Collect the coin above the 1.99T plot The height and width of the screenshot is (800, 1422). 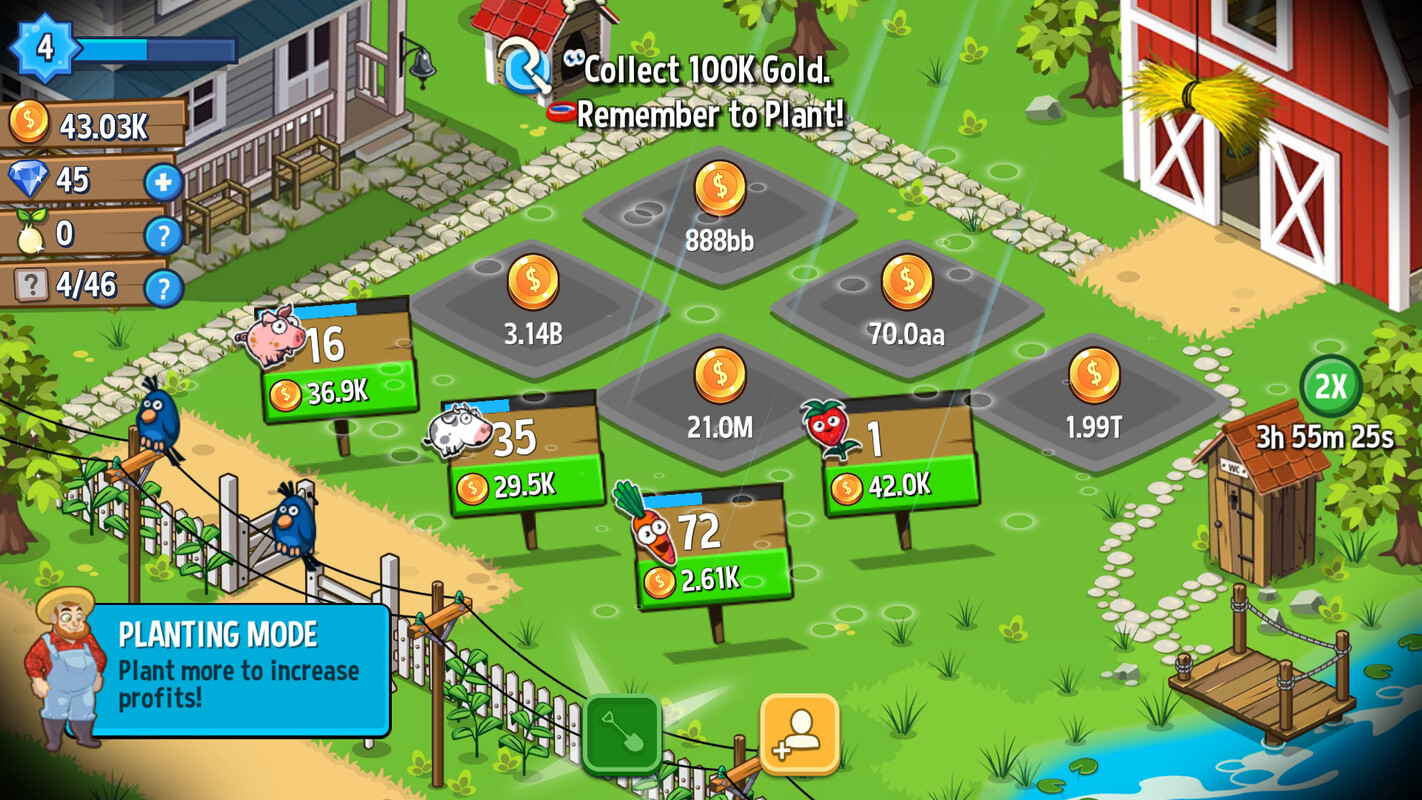pos(1096,375)
